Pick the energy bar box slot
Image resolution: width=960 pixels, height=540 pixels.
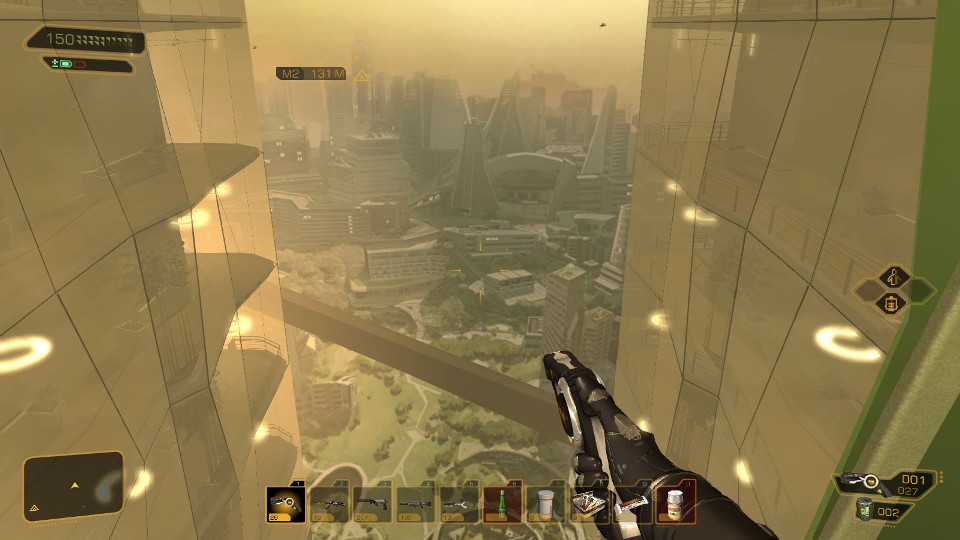click(x=588, y=504)
